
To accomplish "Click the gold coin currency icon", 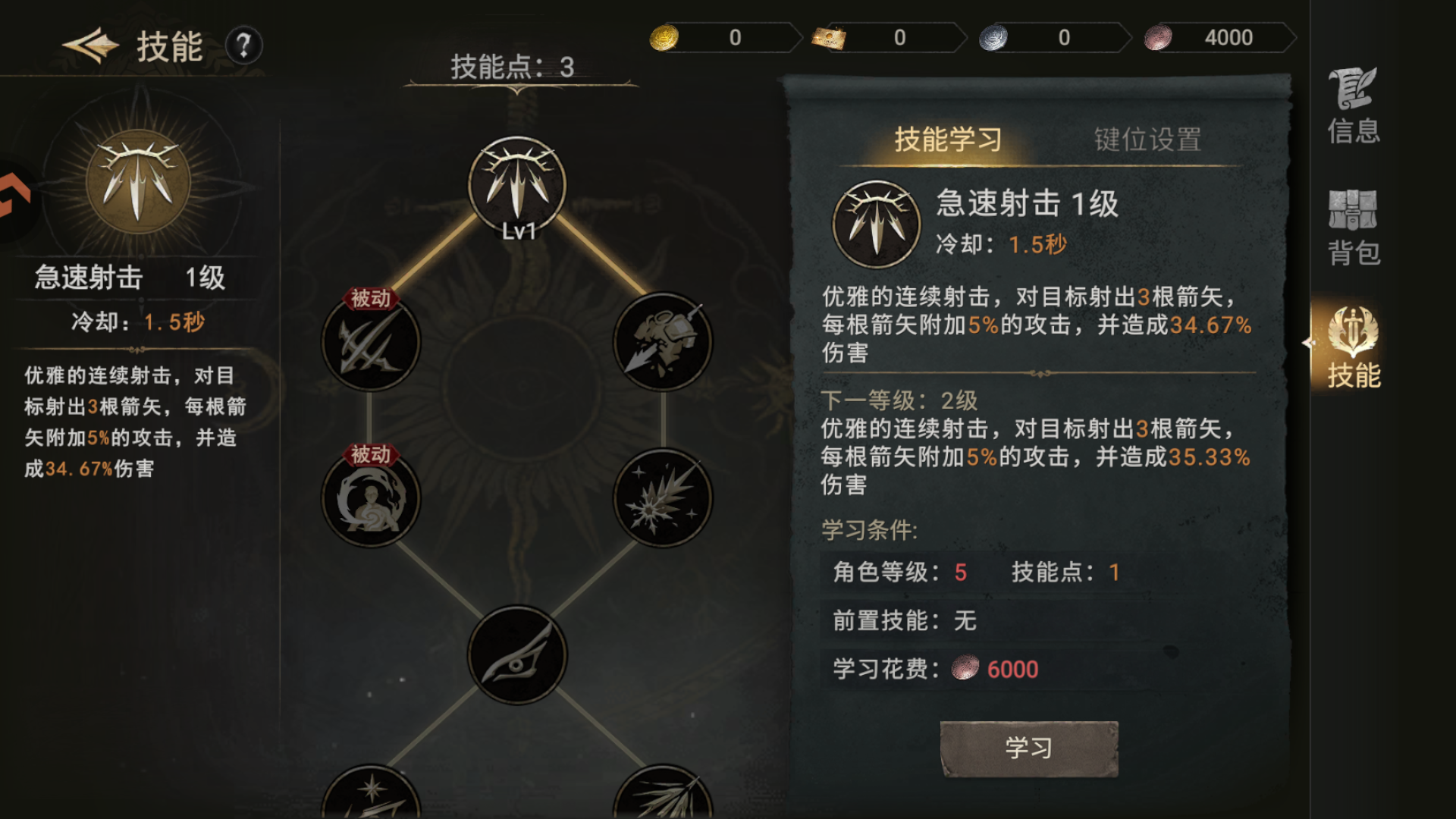I will point(666,36).
